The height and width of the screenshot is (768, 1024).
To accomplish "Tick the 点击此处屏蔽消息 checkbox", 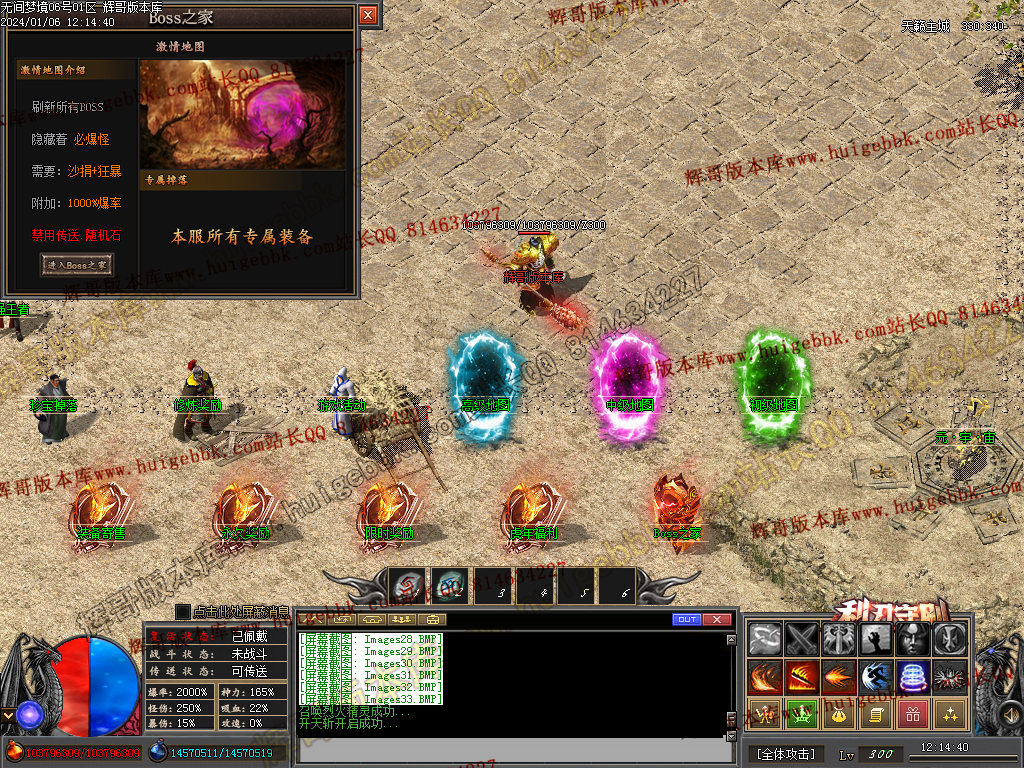I will pos(182,611).
